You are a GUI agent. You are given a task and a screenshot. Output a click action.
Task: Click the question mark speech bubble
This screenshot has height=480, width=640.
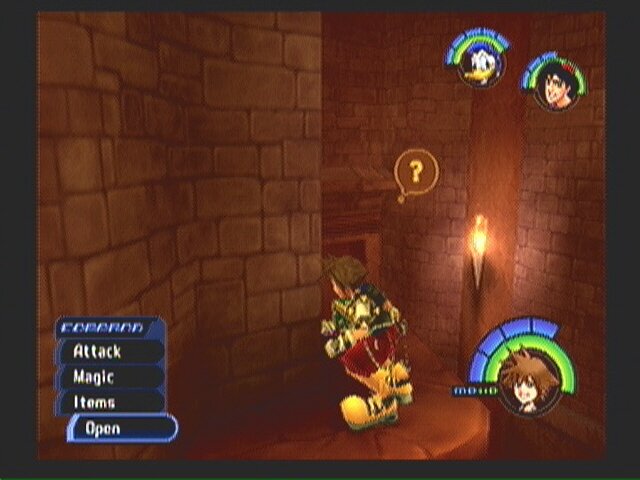click(x=416, y=175)
